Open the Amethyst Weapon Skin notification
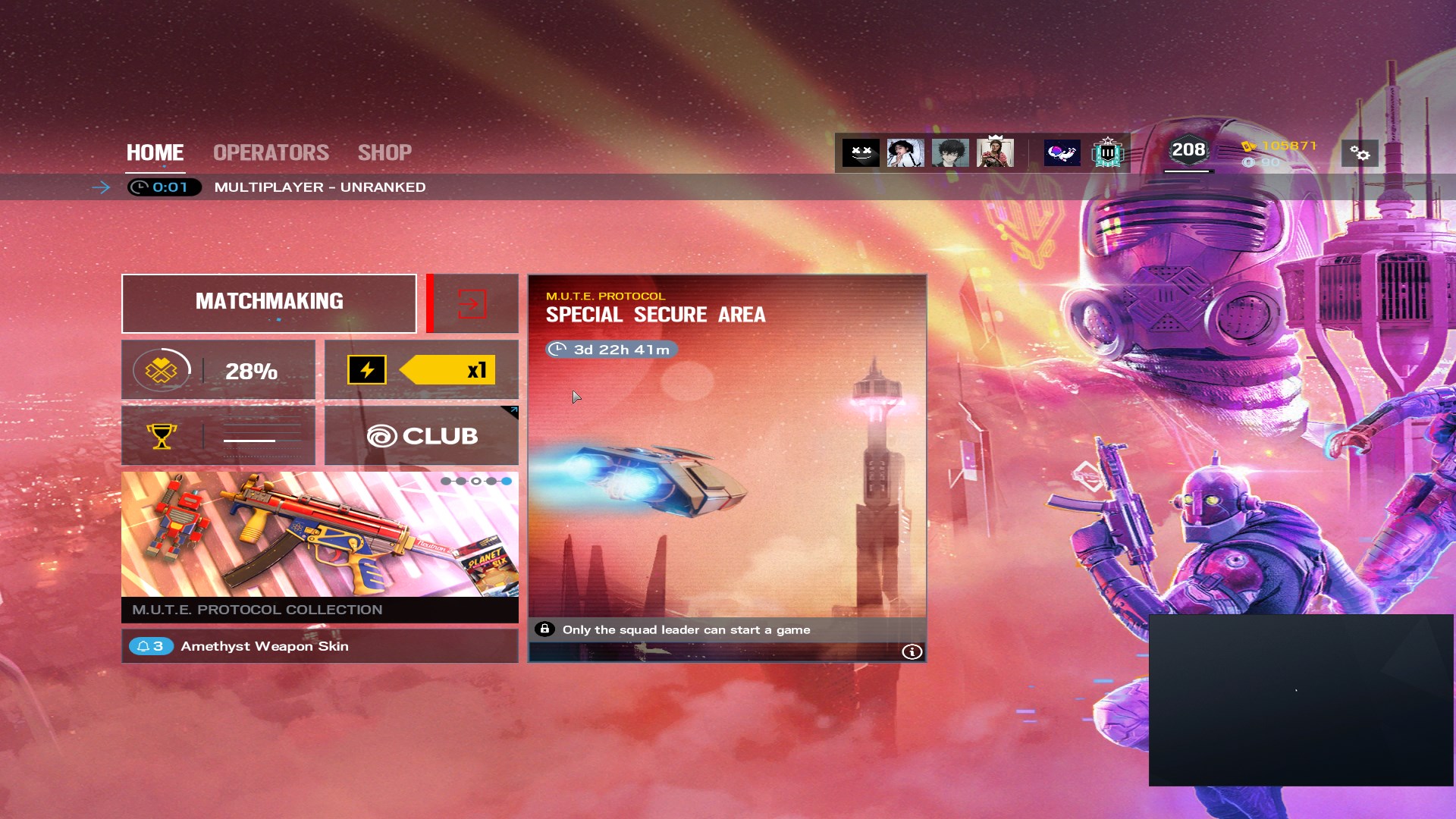 pyautogui.click(x=320, y=646)
